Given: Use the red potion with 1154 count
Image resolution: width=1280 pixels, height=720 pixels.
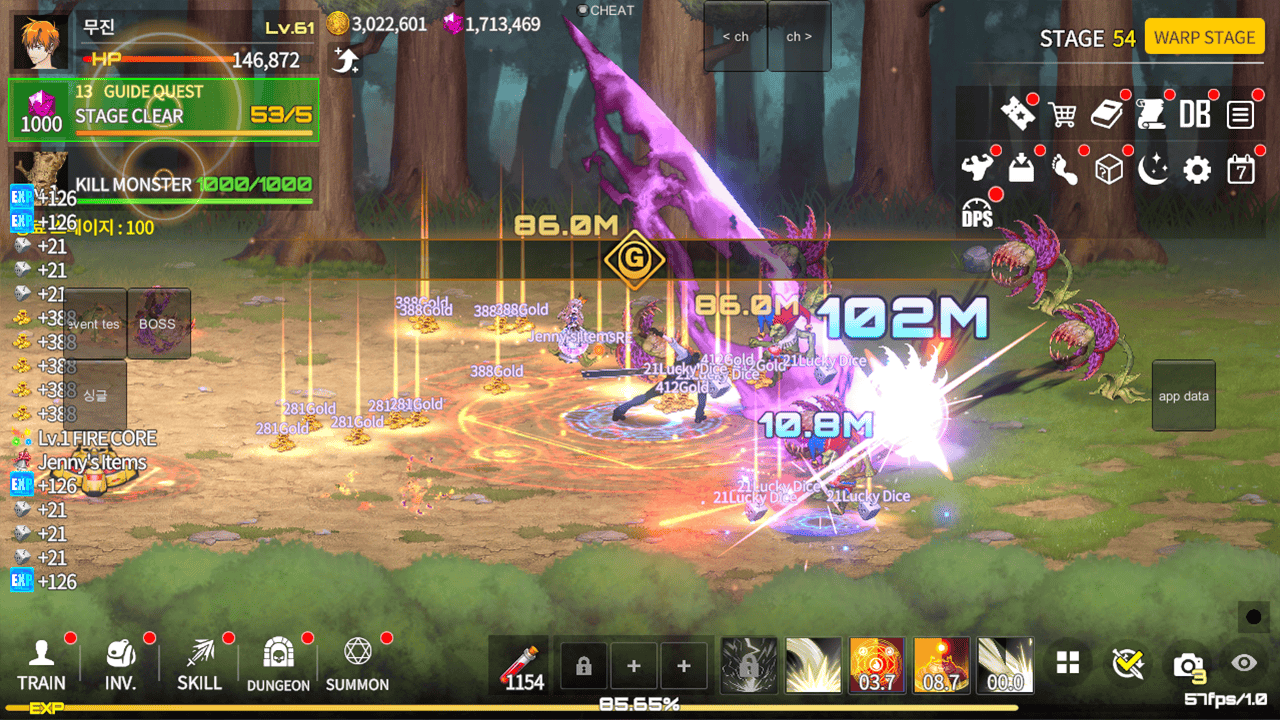Looking at the screenshot, I should 523,666.
